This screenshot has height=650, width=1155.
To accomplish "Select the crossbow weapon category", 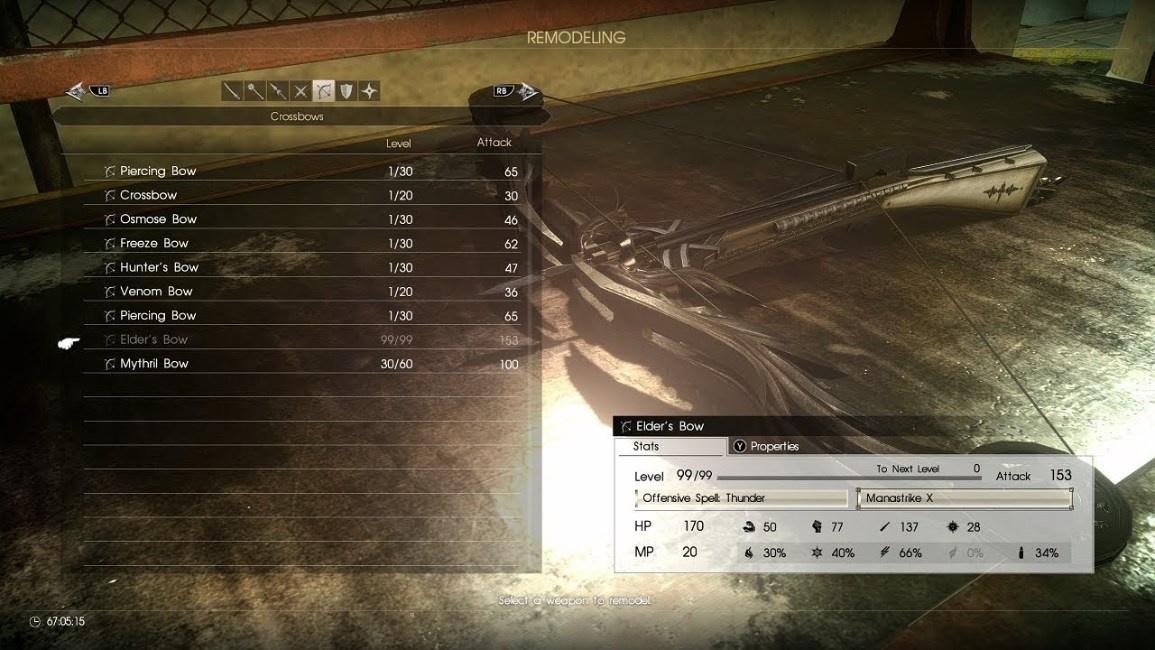I will click(323, 91).
